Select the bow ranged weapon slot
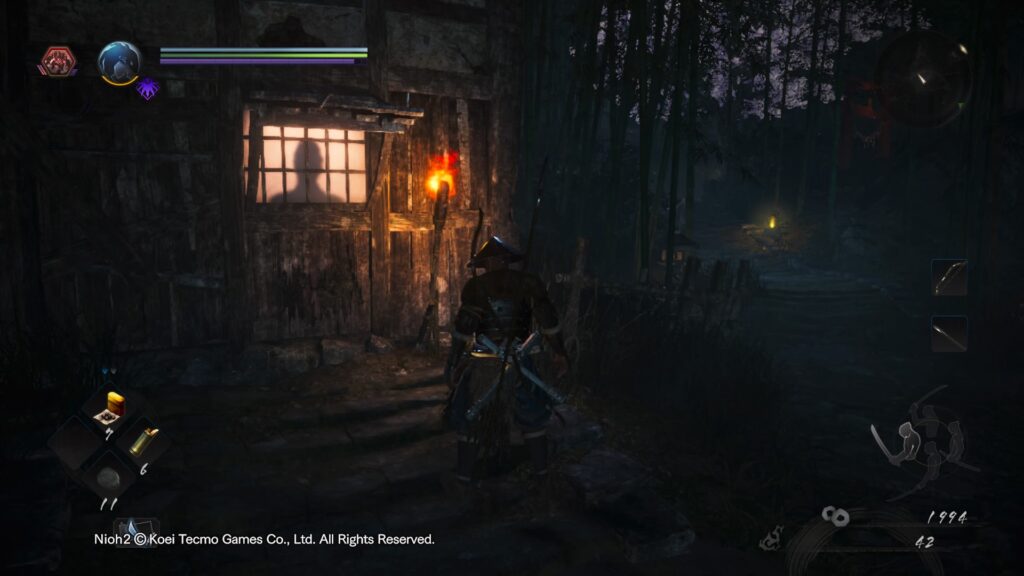This screenshot has height=576, width=1024. [x=949, y=278]
